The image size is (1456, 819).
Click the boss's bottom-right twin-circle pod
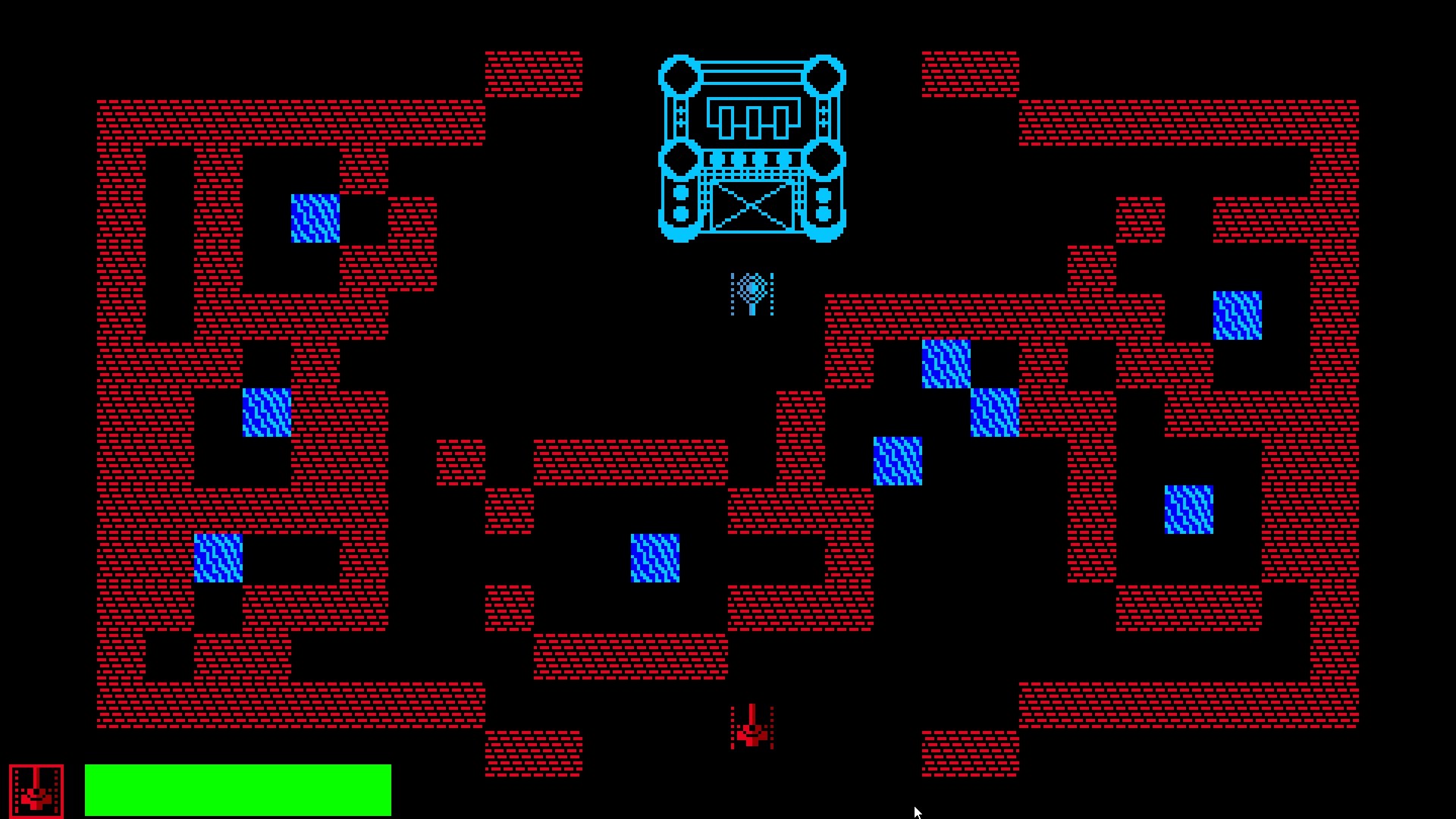coord(823,203)
